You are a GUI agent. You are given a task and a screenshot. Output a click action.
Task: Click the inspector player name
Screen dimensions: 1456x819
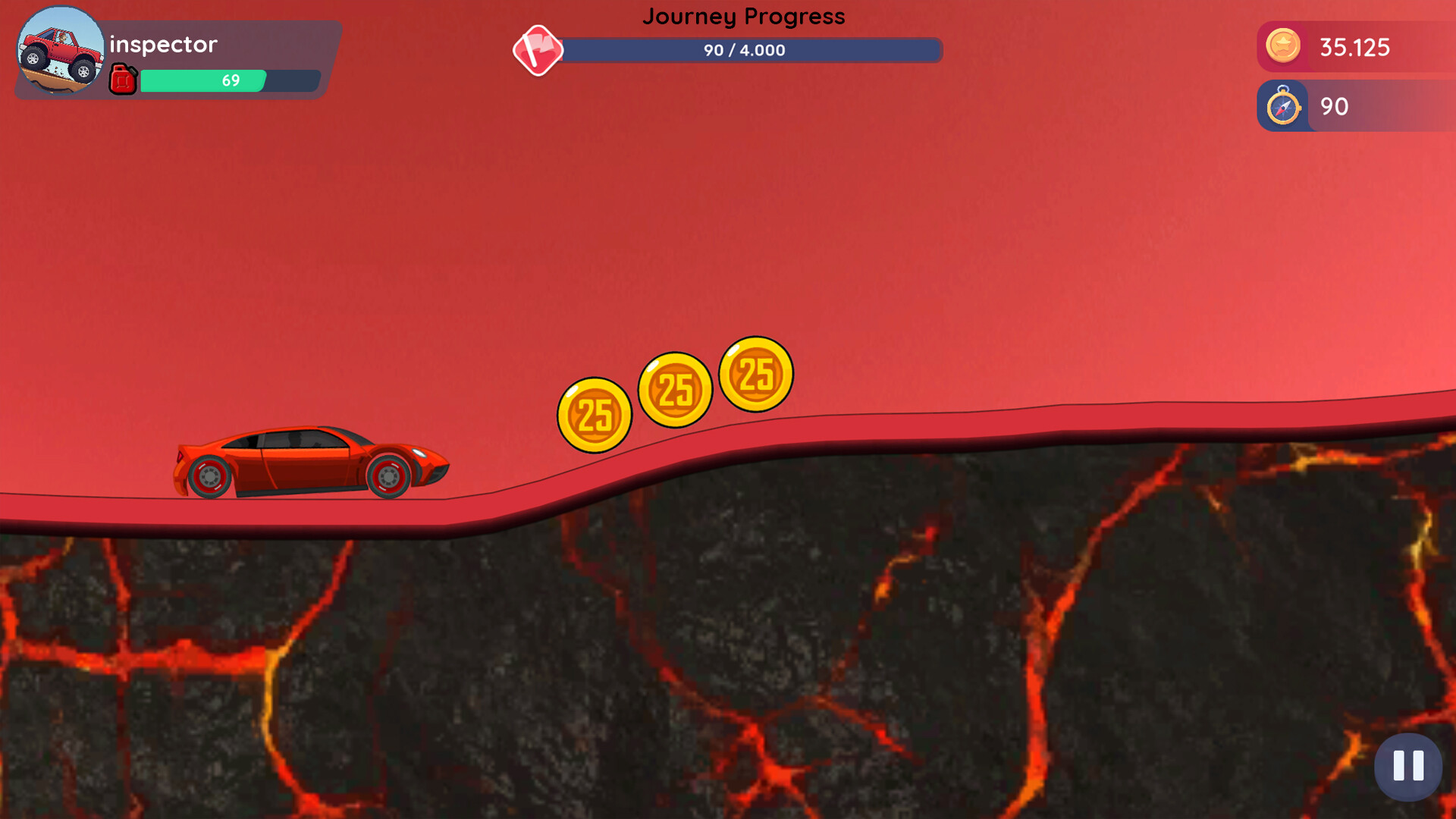click(x=162, y=44)
